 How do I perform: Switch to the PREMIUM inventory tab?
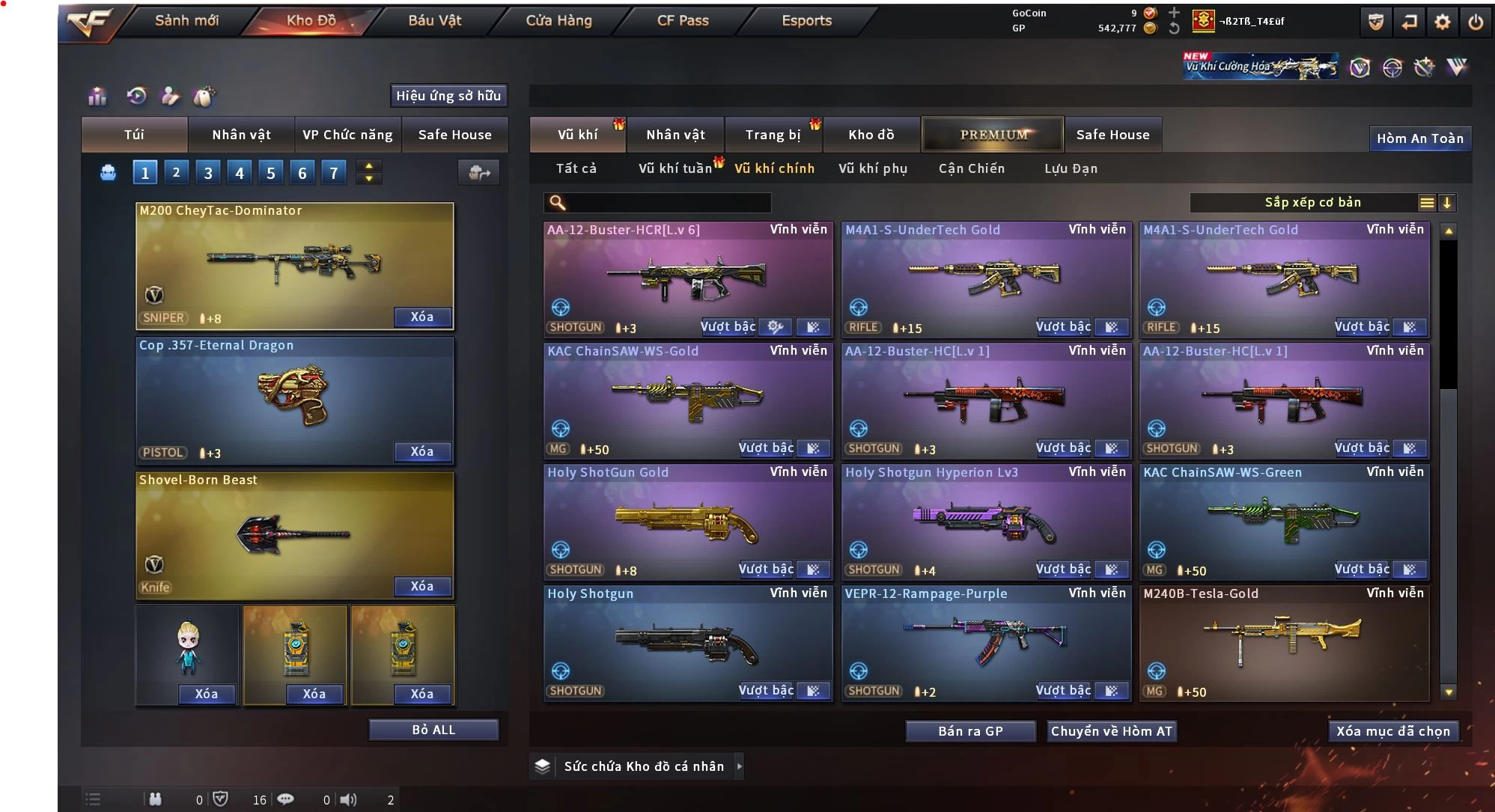click(x=993, y=135)
